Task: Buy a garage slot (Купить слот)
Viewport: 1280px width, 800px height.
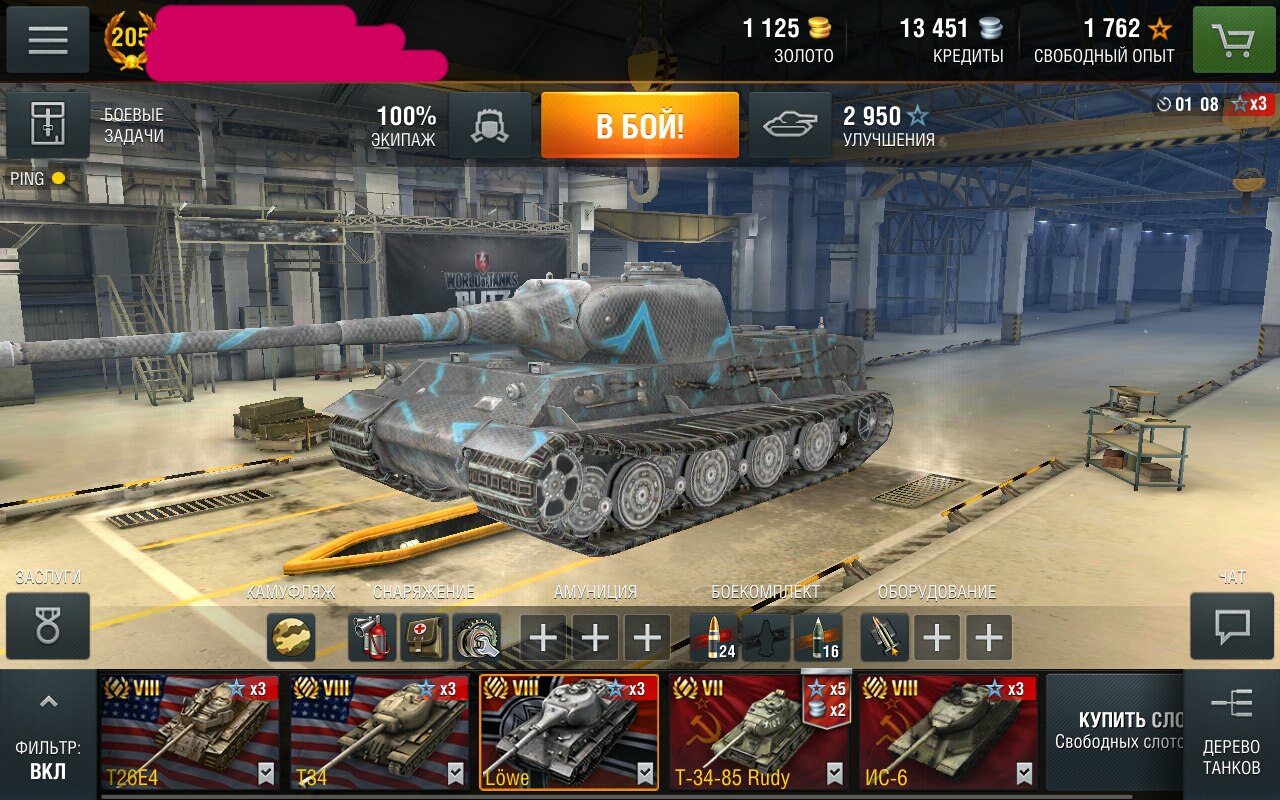Action: 1115,730
